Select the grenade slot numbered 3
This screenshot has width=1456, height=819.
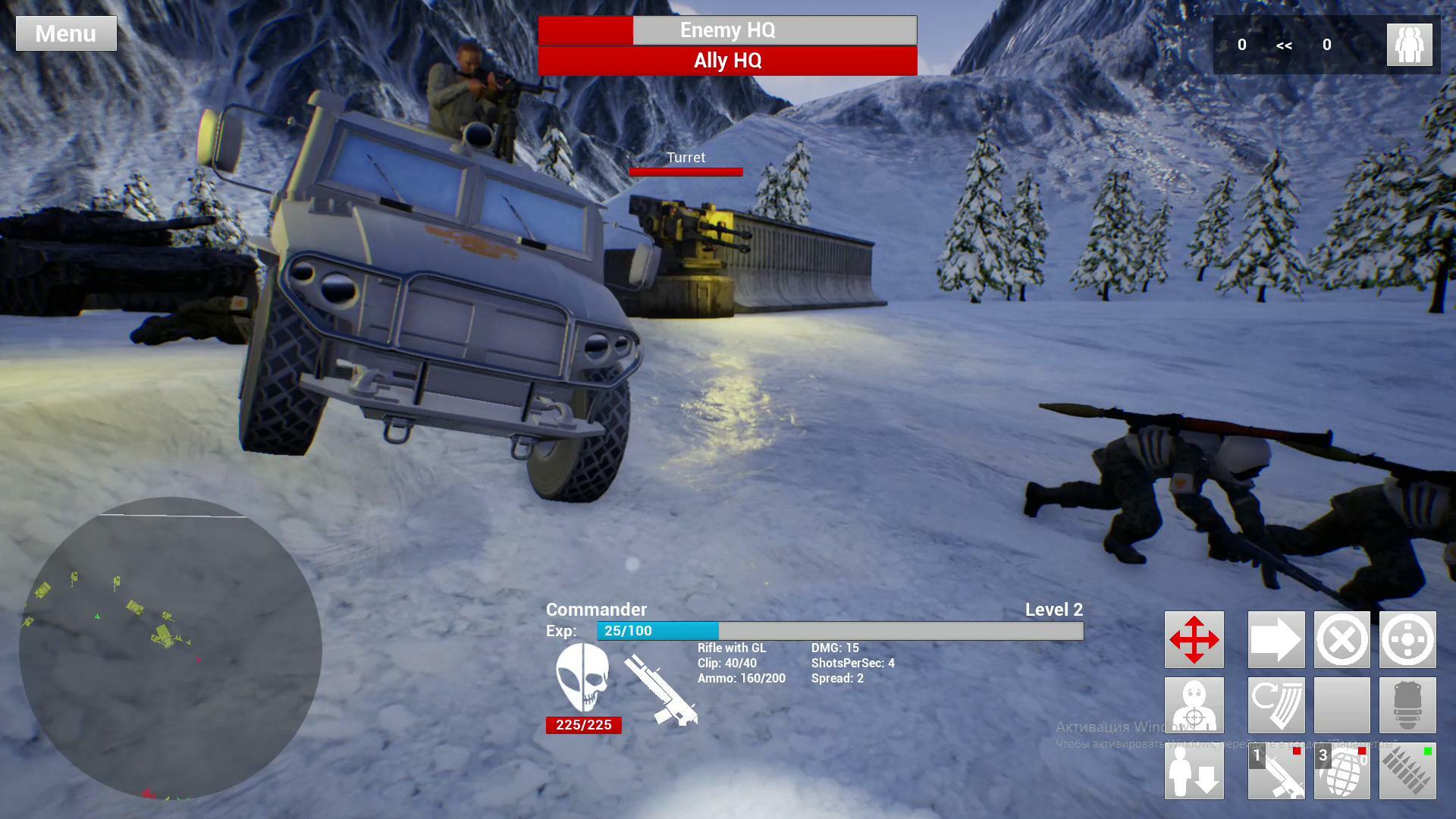1341,771
